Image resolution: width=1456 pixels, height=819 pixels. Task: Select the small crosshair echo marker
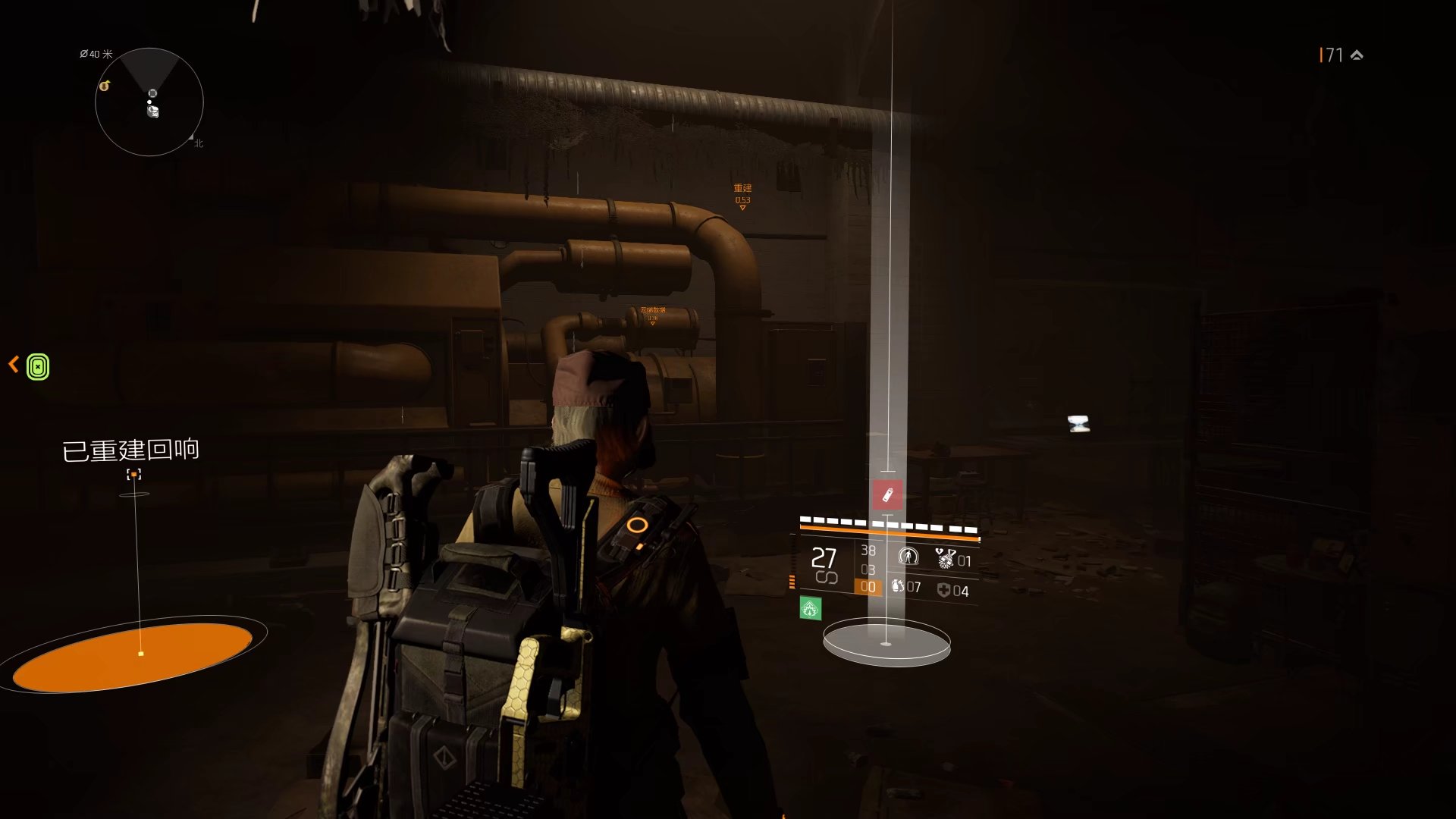pos(134,475)
